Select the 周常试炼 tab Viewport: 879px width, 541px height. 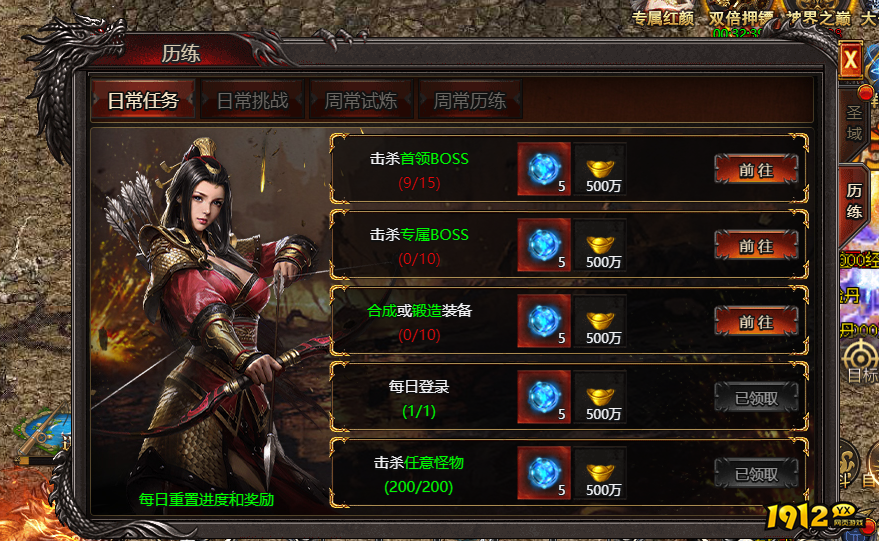pyautogui.click(x=361, y=100)
